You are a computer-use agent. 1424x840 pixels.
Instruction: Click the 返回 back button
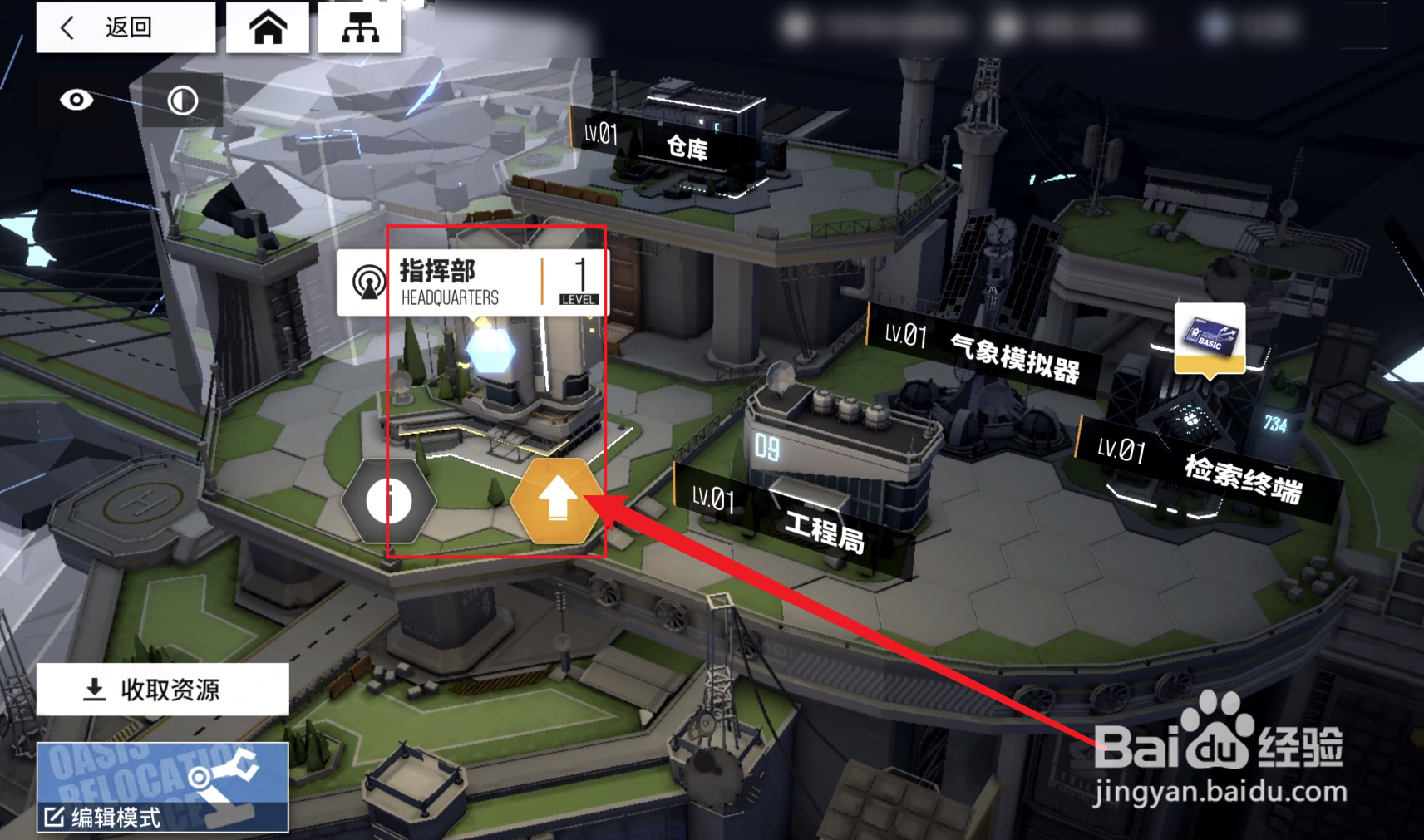125,27
